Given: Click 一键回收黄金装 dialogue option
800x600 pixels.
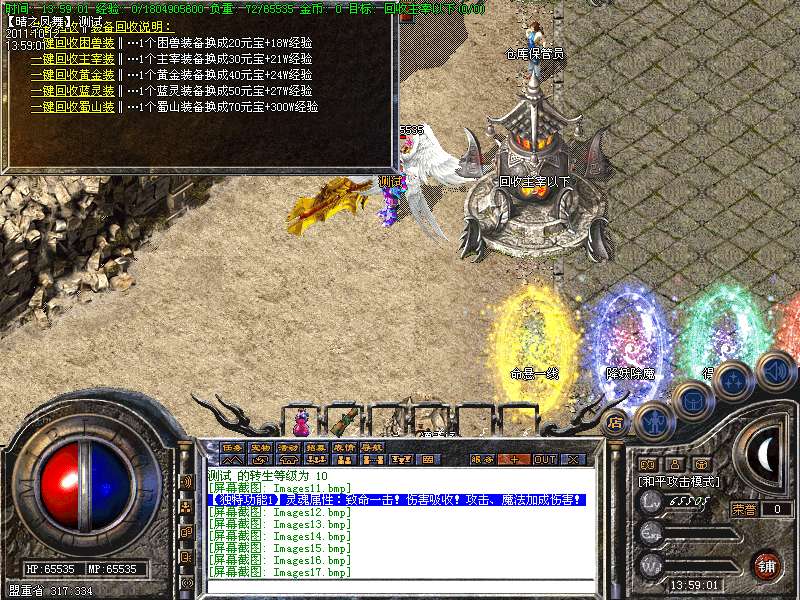Looking at the screenshot, I should 72,74.
